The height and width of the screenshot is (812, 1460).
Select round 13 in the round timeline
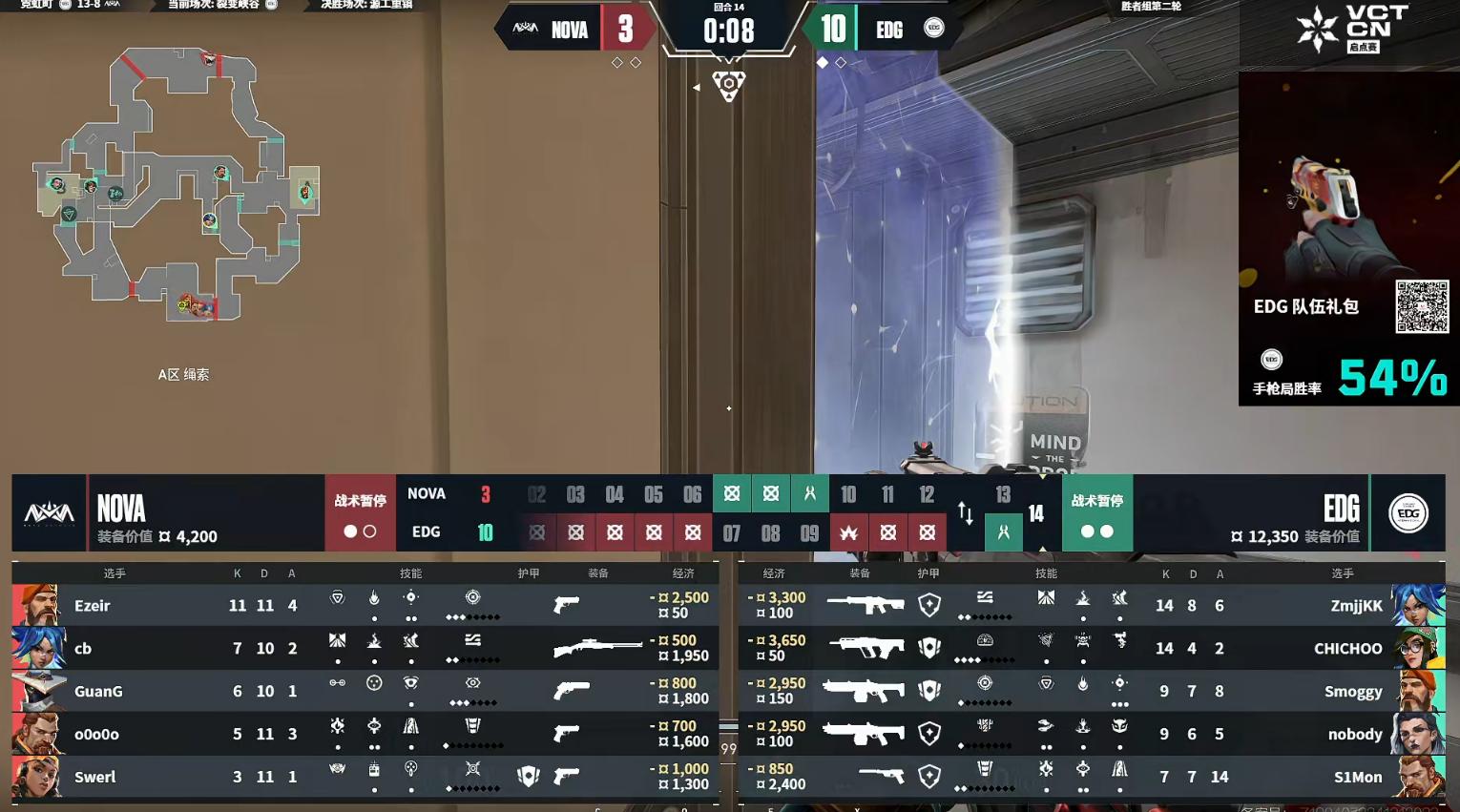(1003, 494)
